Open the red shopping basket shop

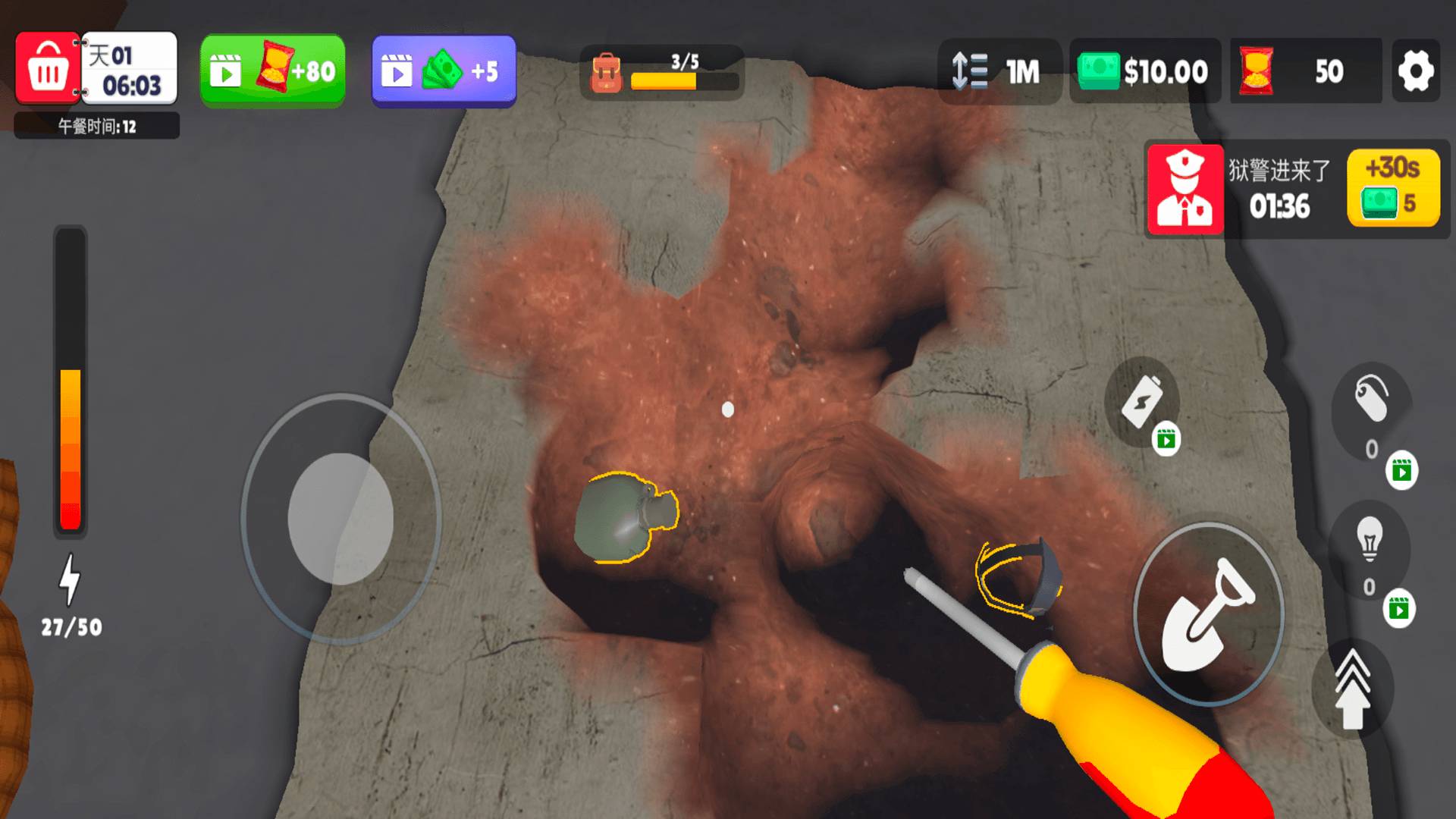(x=47, y=68)
